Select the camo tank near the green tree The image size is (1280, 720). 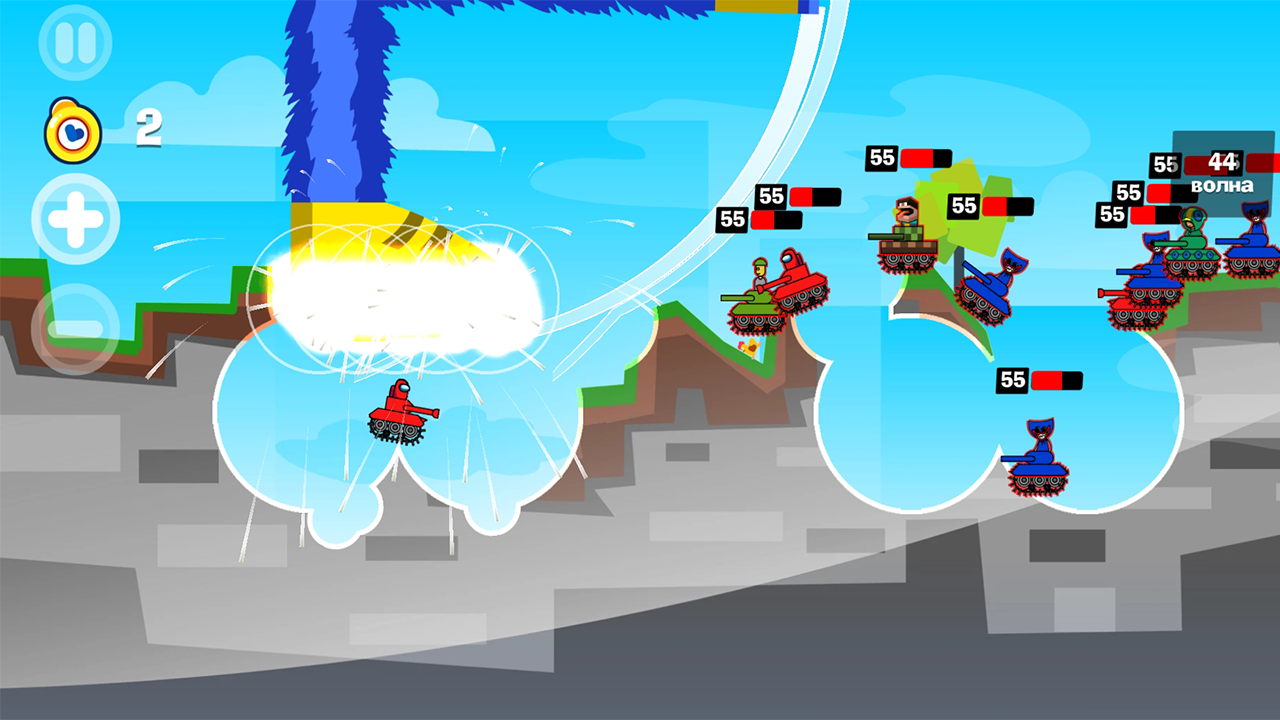point(906,240)
